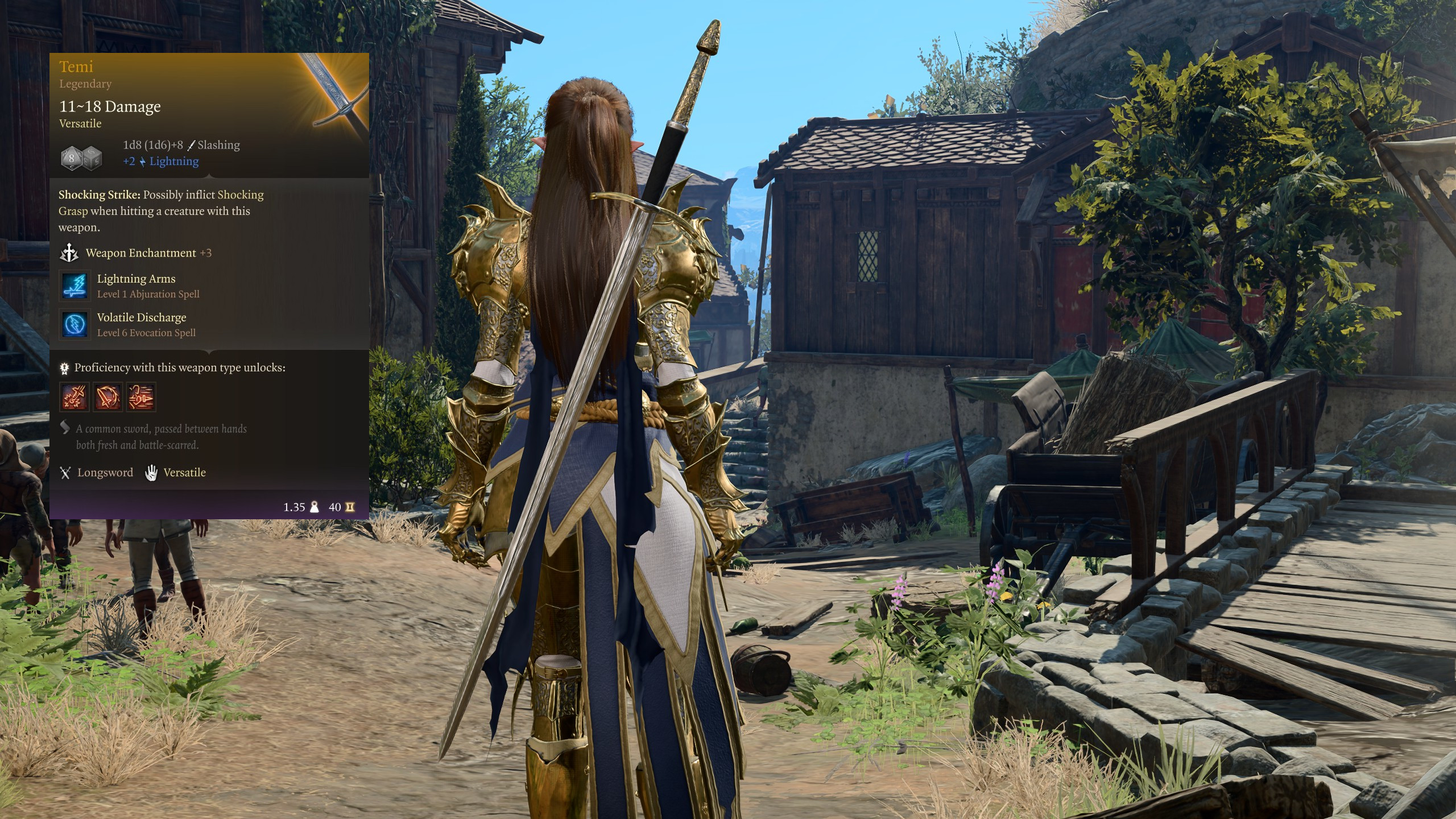The image size is (1456, 819).
Task: Click the gold value icon next to 40
Action: tap(351, 507)
